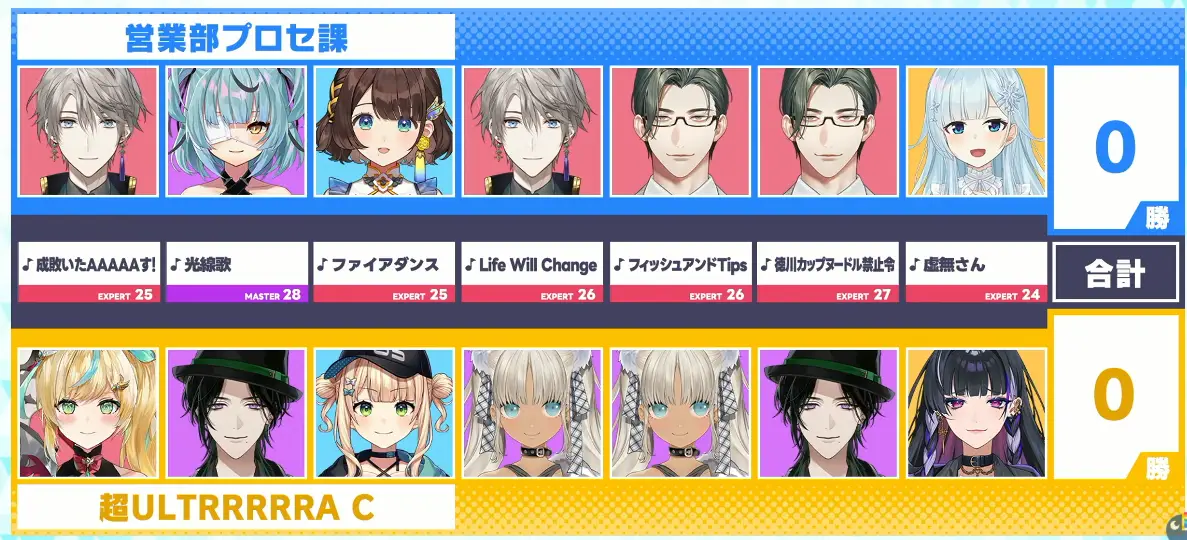Select the brown-haired girl portrait

pyautogui.click(x=384, y=131)
